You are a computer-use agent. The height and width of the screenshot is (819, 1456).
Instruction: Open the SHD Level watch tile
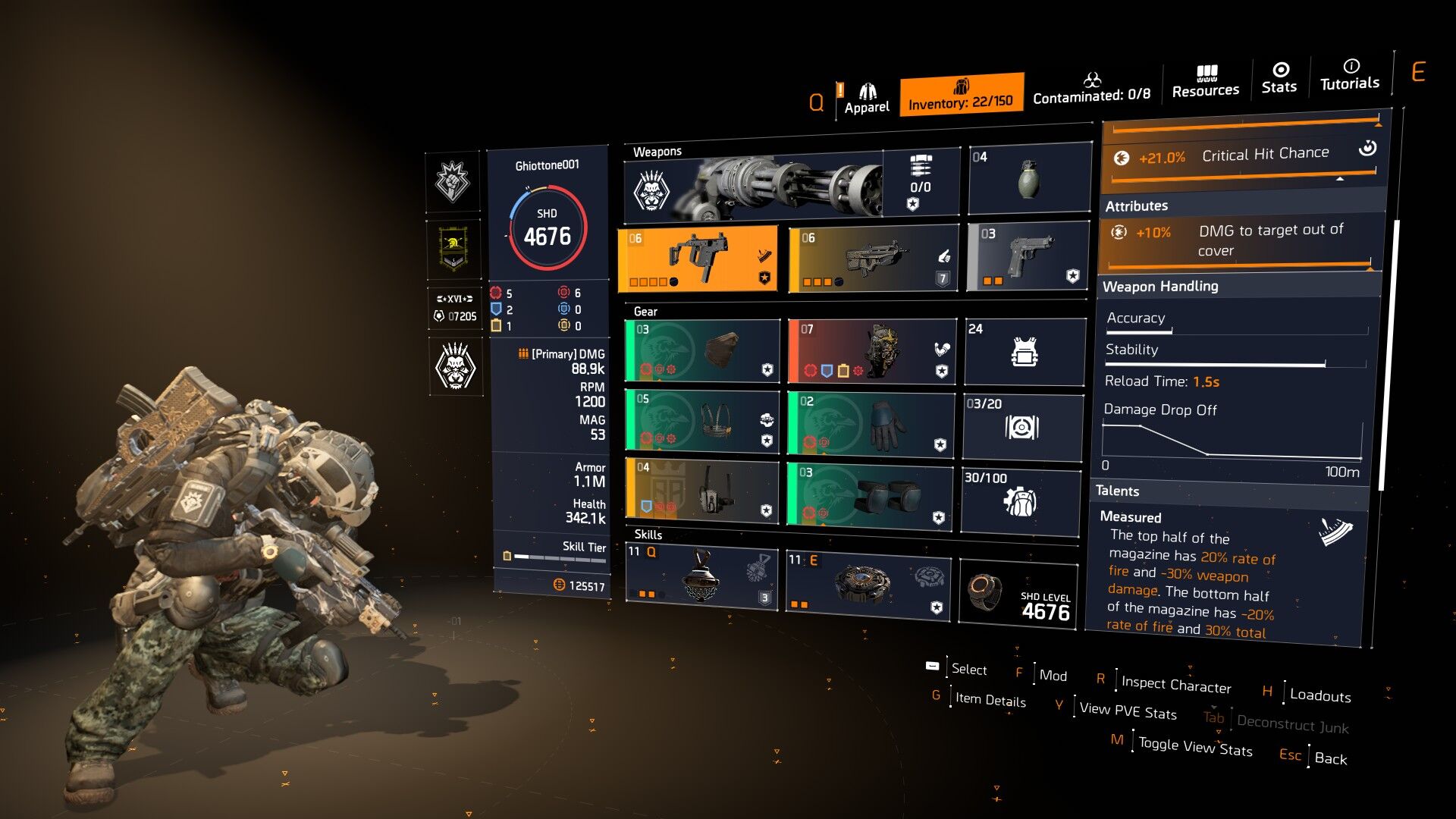tap(1018, 594)
